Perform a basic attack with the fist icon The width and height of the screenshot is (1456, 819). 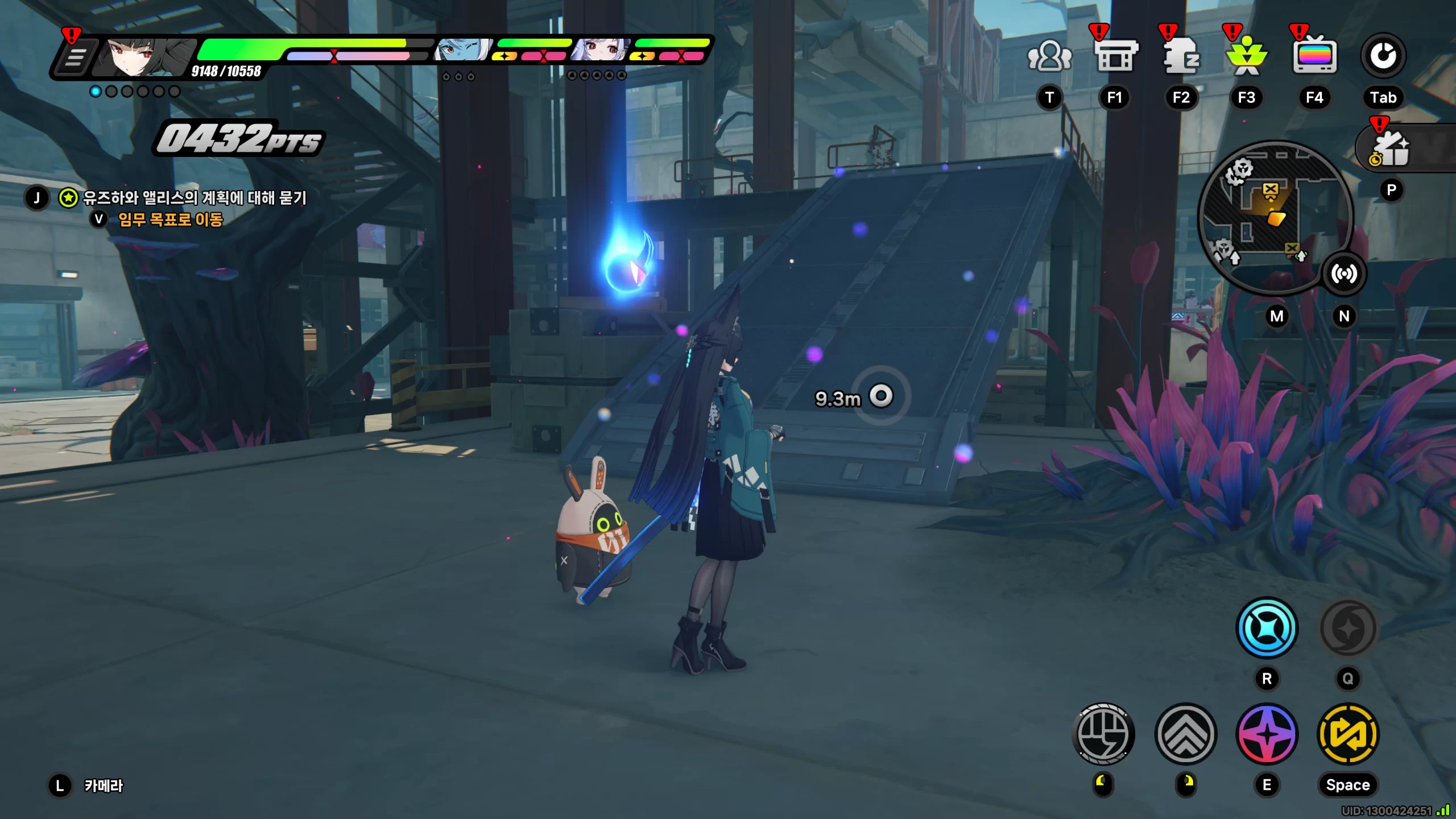[x=1103, y=734]
